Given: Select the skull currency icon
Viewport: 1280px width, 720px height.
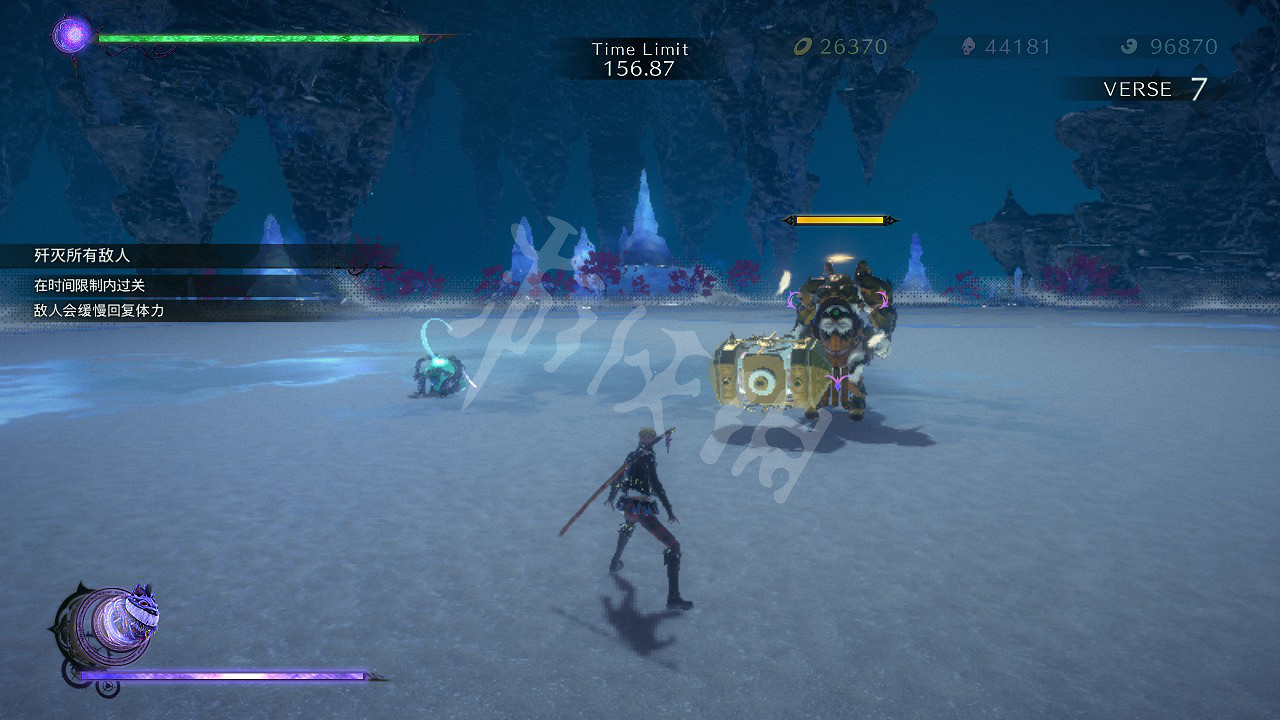Looking at the screenshot, I should tap(966, 46).
